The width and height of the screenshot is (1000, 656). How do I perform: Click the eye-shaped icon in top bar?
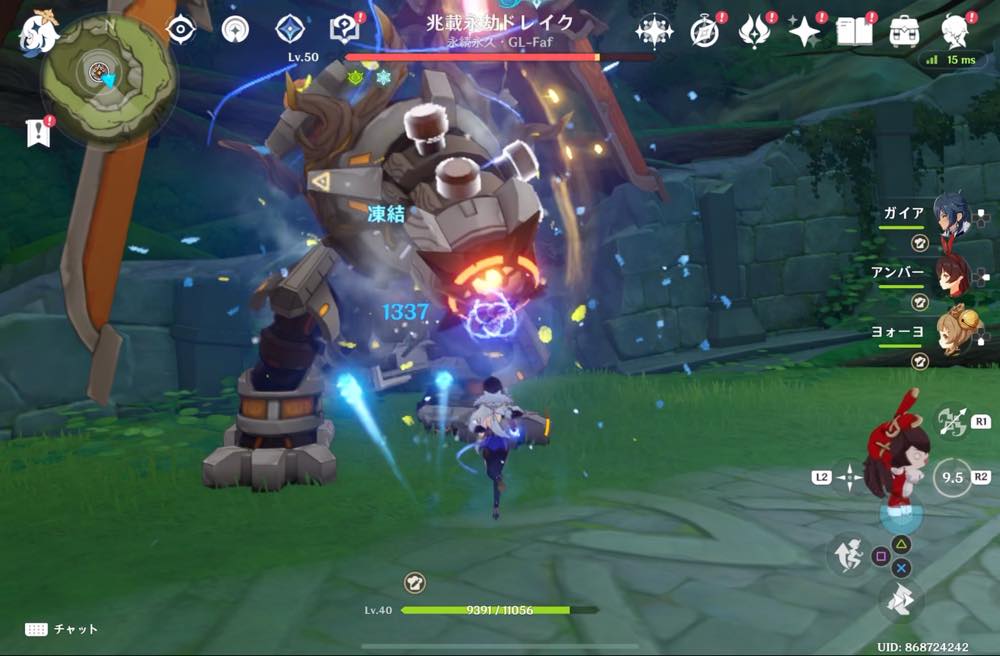pyautogui.click(x=180, y=30)
